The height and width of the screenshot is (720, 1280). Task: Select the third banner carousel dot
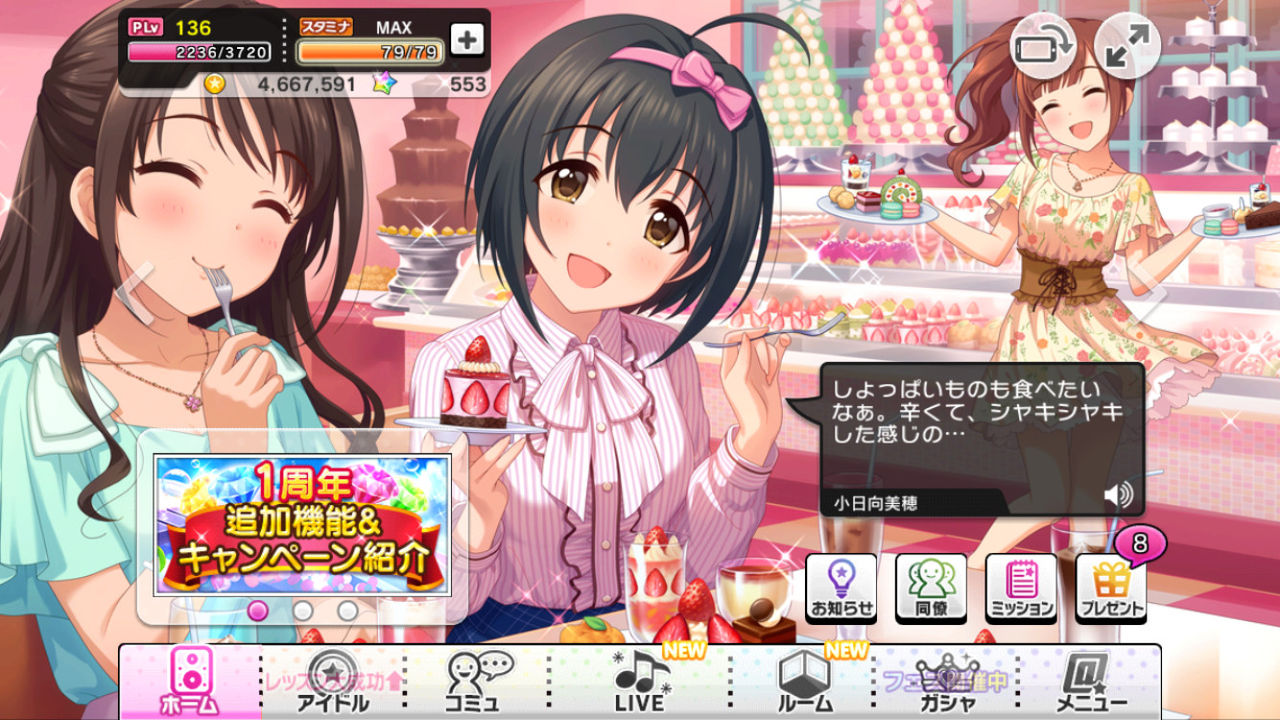click(345, 610)
